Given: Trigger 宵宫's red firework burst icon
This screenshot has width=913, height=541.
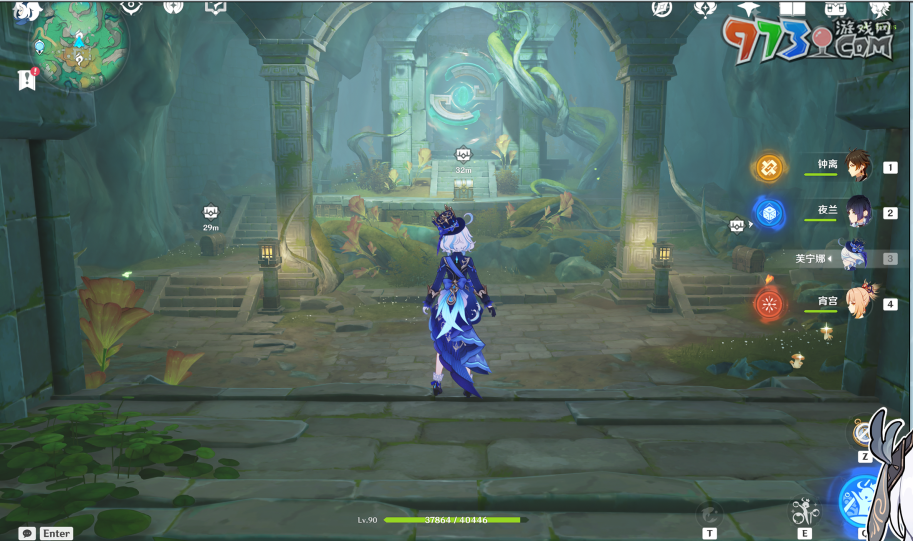Looking at the screenshot, I should click(x=769, y=303).
